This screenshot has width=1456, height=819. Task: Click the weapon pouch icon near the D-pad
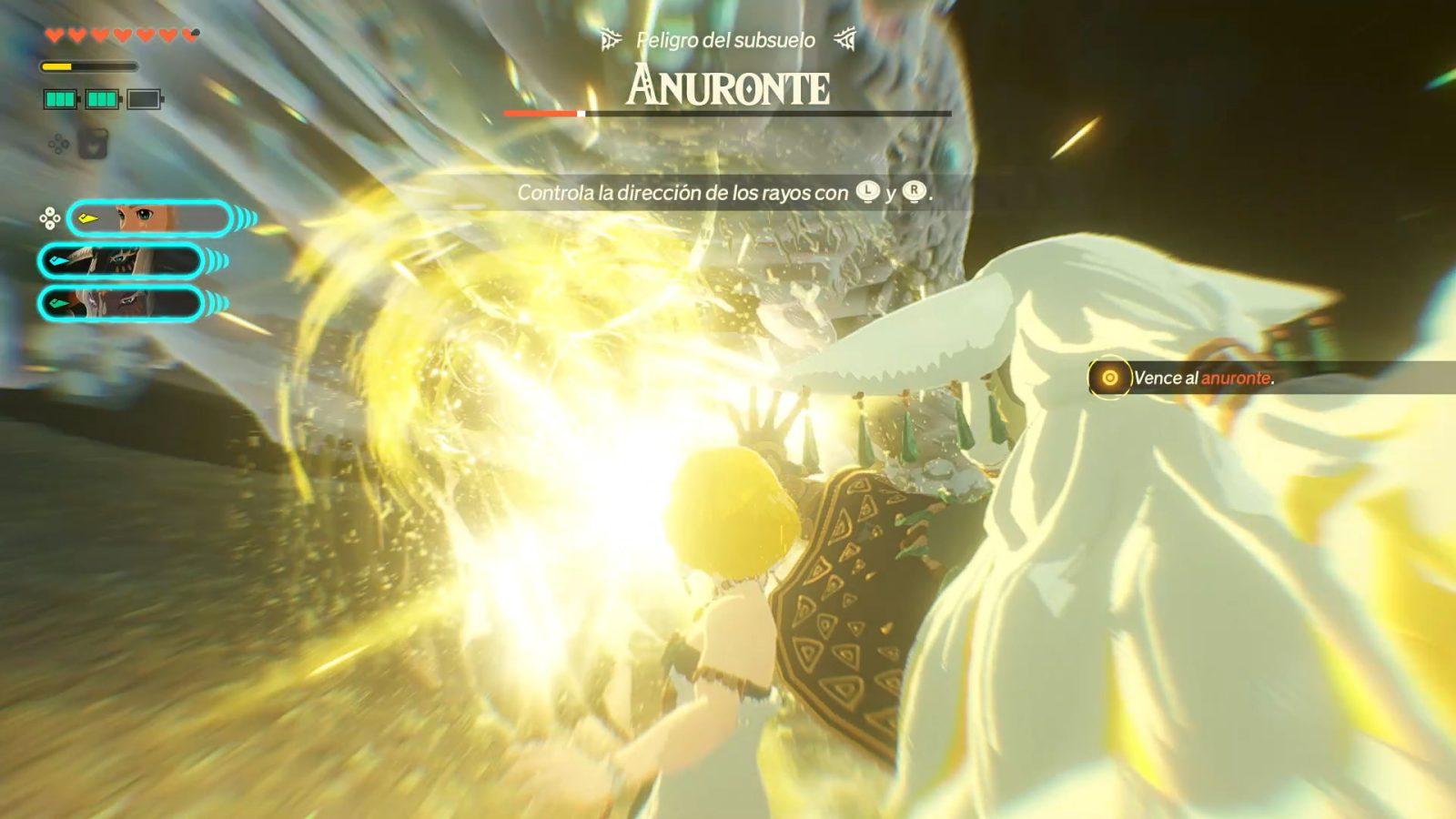pos(94,146)
